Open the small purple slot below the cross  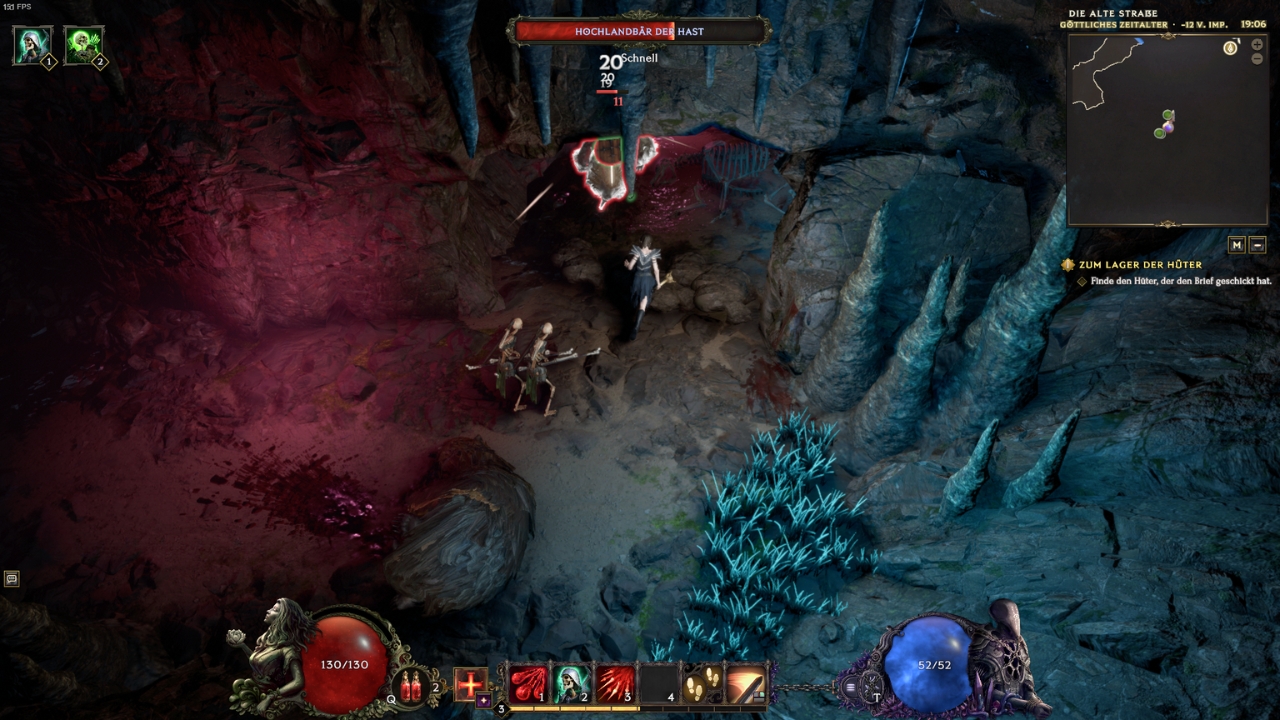tap(483, 701)
